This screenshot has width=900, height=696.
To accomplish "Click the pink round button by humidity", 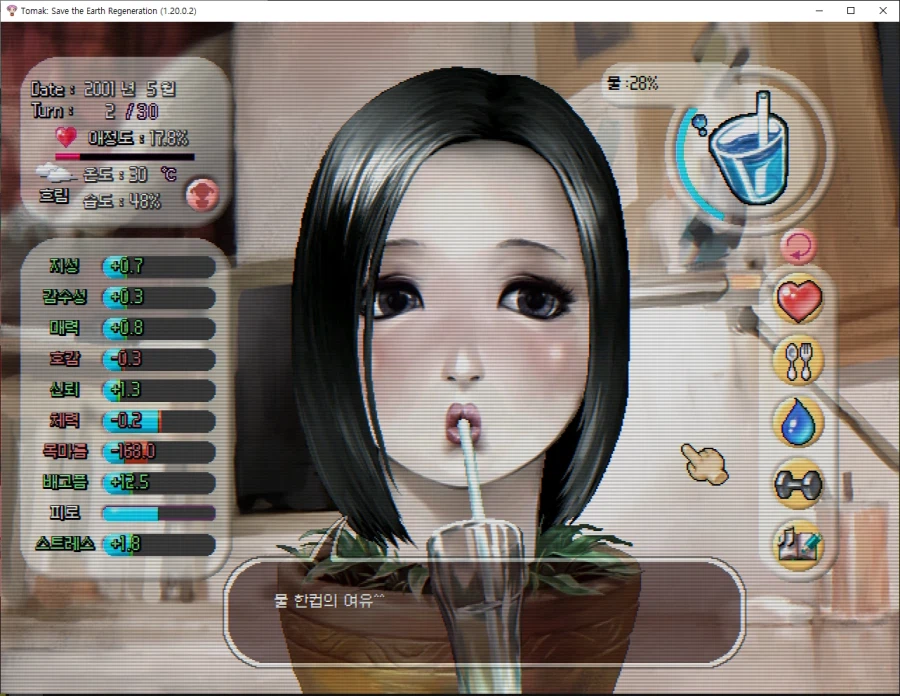I will pyautogui.click(x=203, y=194).
